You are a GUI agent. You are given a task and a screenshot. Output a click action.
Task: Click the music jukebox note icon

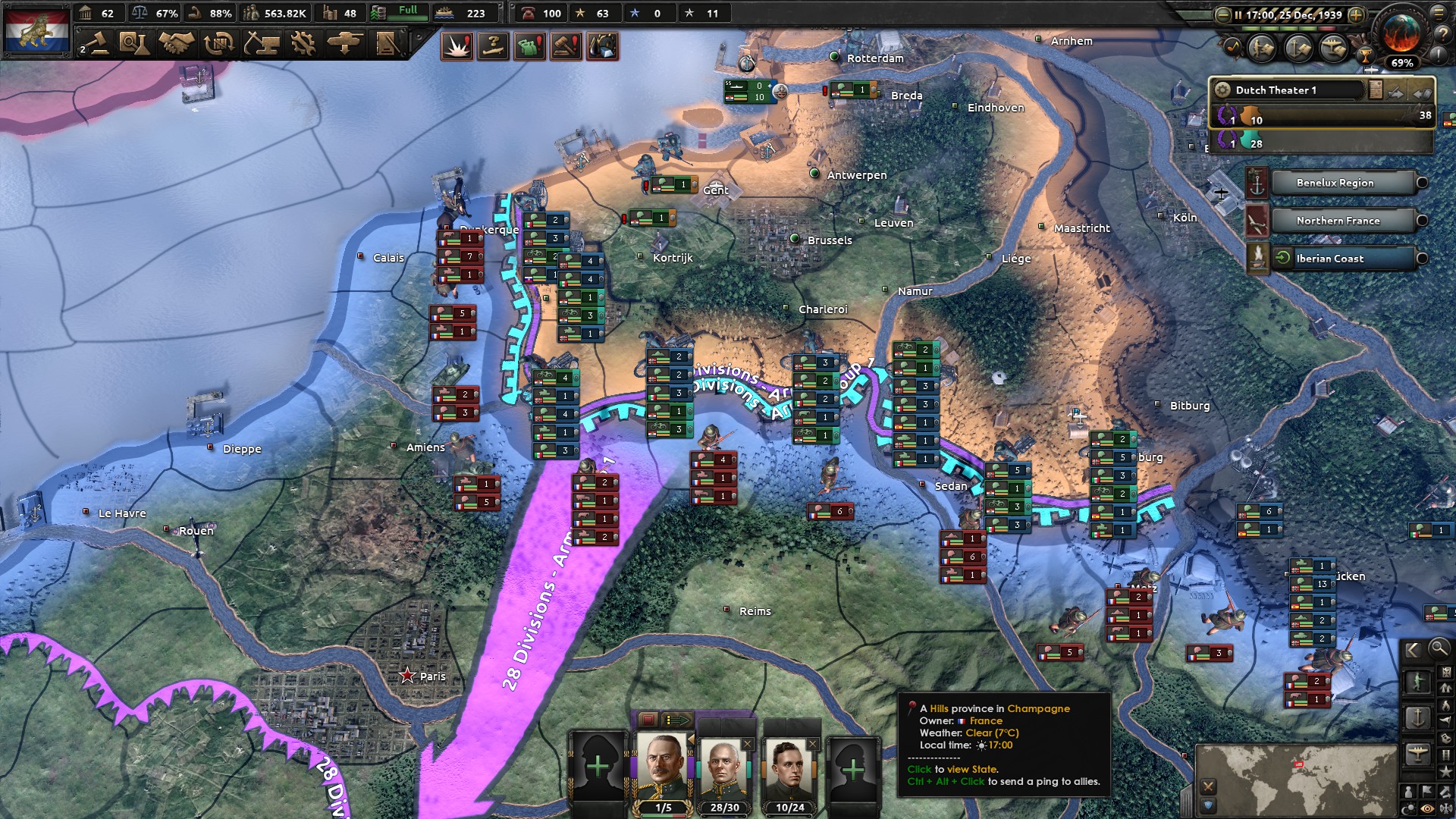coord(1232,47)
